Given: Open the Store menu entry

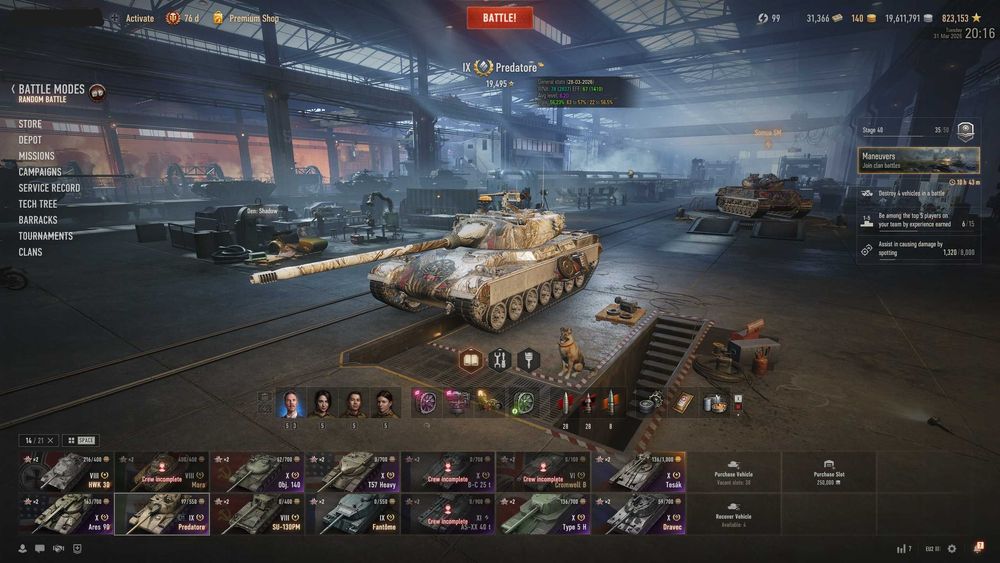Looking at the screenshot, I should [x=30, y=124].
